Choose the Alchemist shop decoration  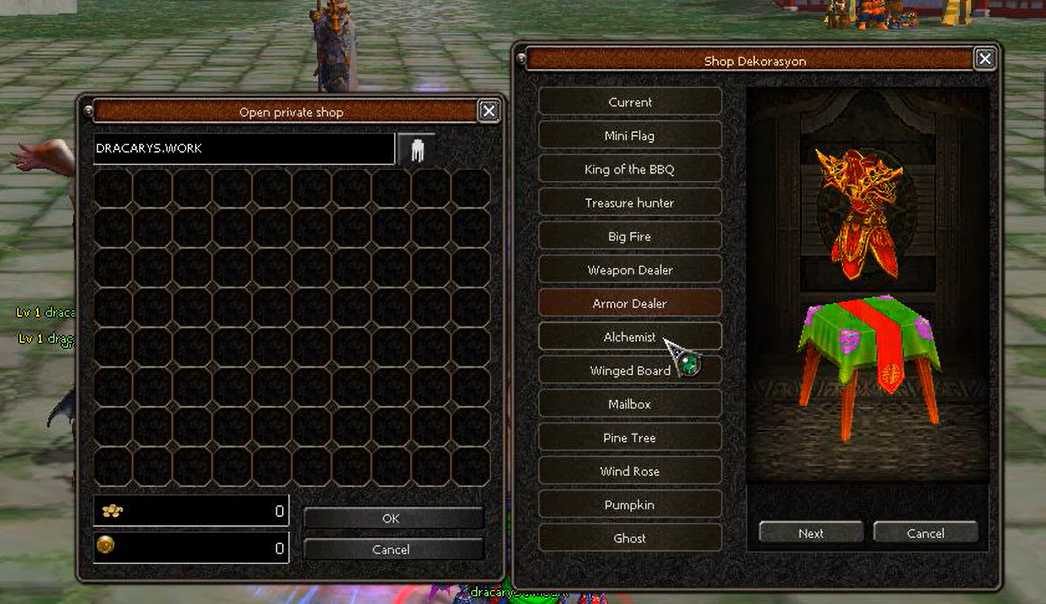point(630,337)
